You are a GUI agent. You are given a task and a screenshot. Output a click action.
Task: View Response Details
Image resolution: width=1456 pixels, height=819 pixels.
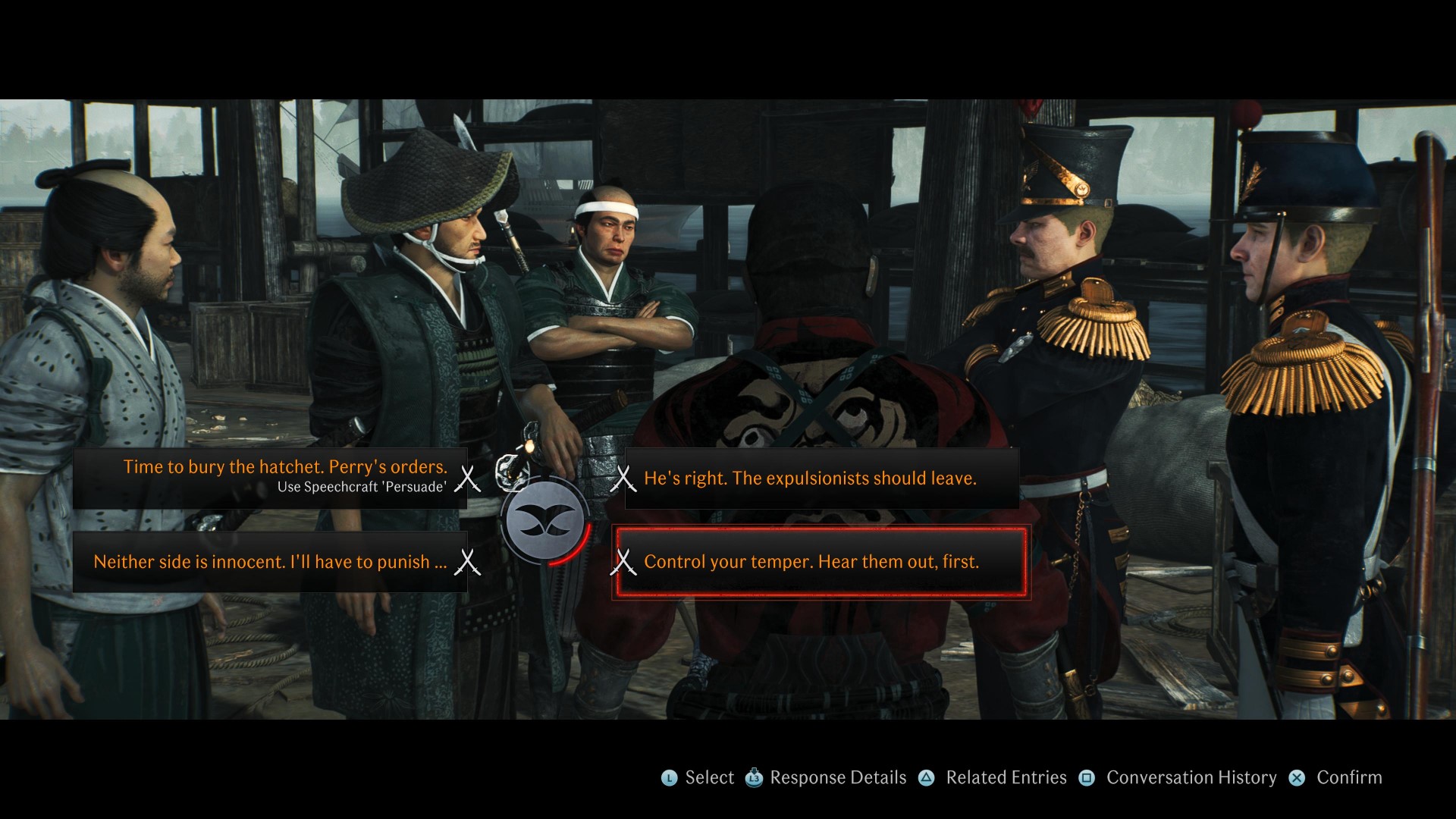[836, 777]
